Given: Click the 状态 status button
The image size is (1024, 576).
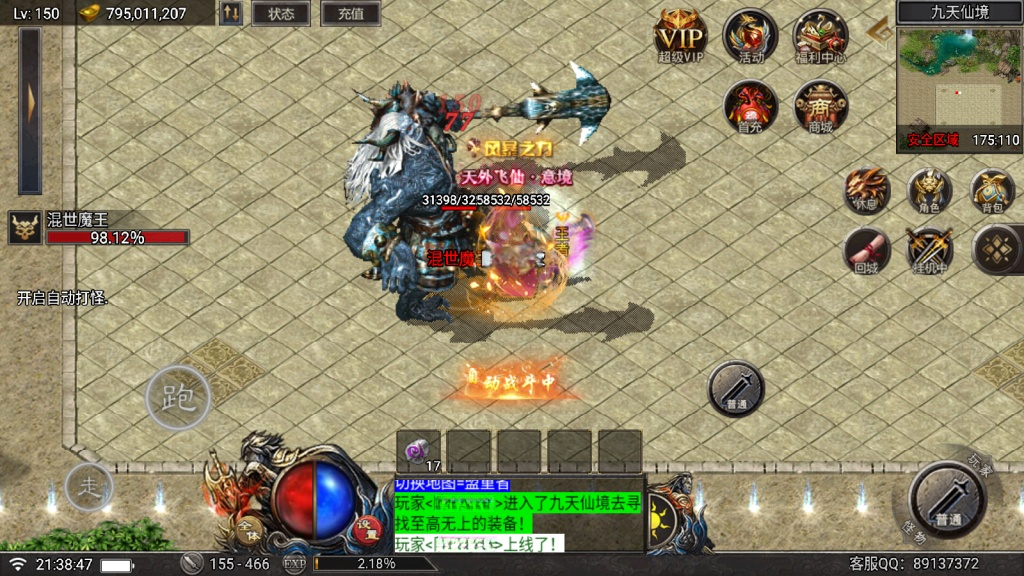Looking at the screenshot, I should click(281, 14).
